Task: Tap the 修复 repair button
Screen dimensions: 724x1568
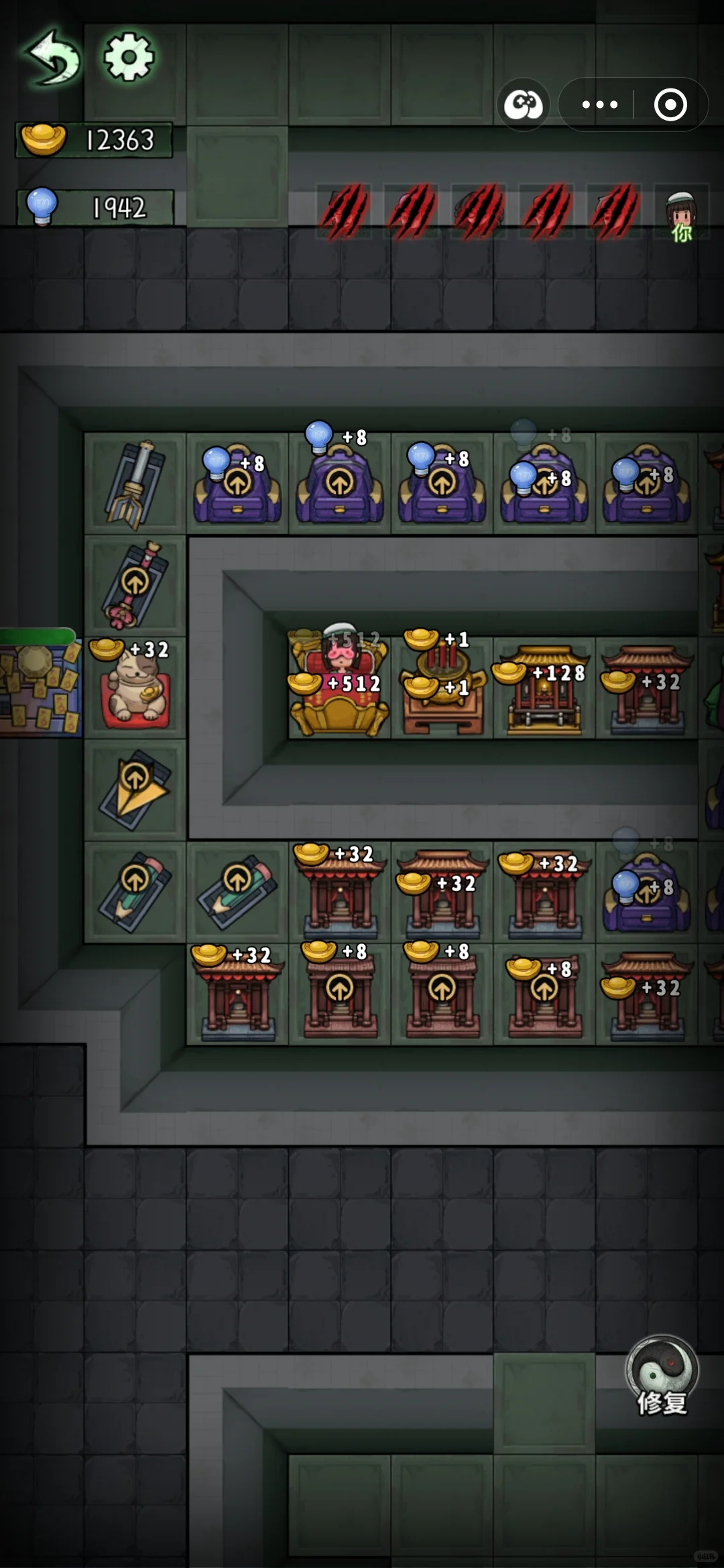Action: point(662,1376)
